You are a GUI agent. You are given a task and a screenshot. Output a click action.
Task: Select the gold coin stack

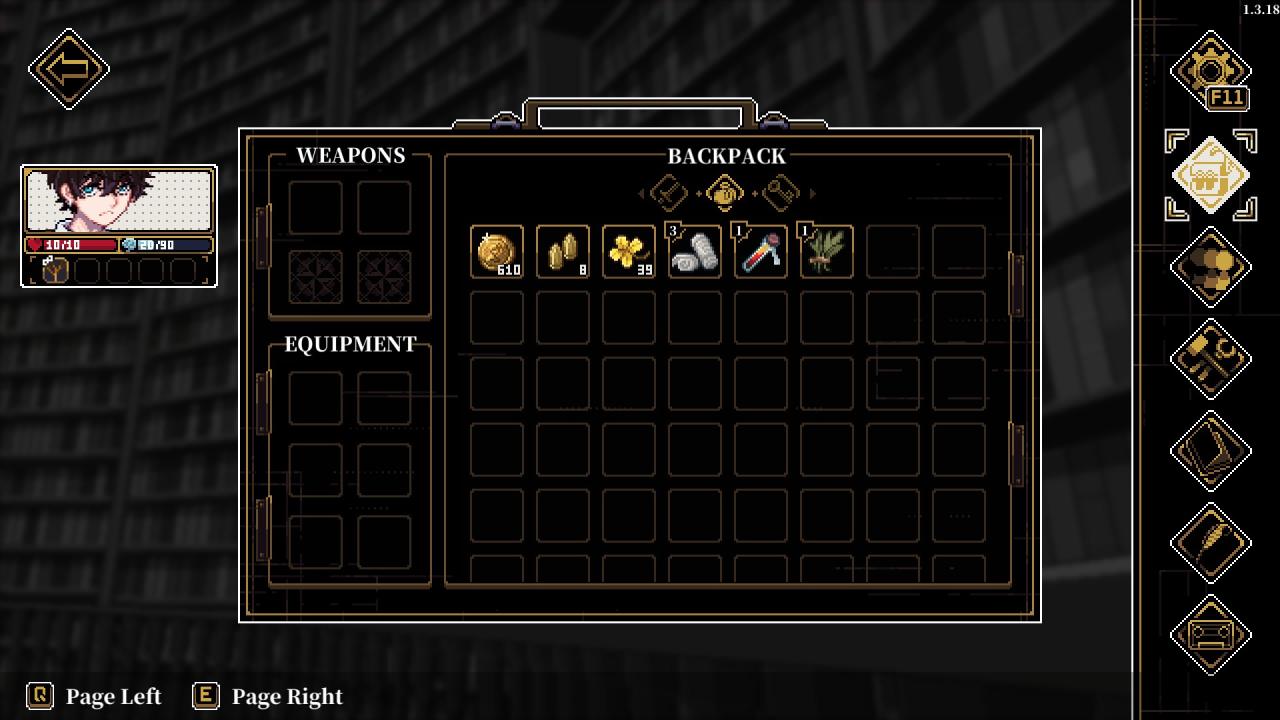click(497, 251)
